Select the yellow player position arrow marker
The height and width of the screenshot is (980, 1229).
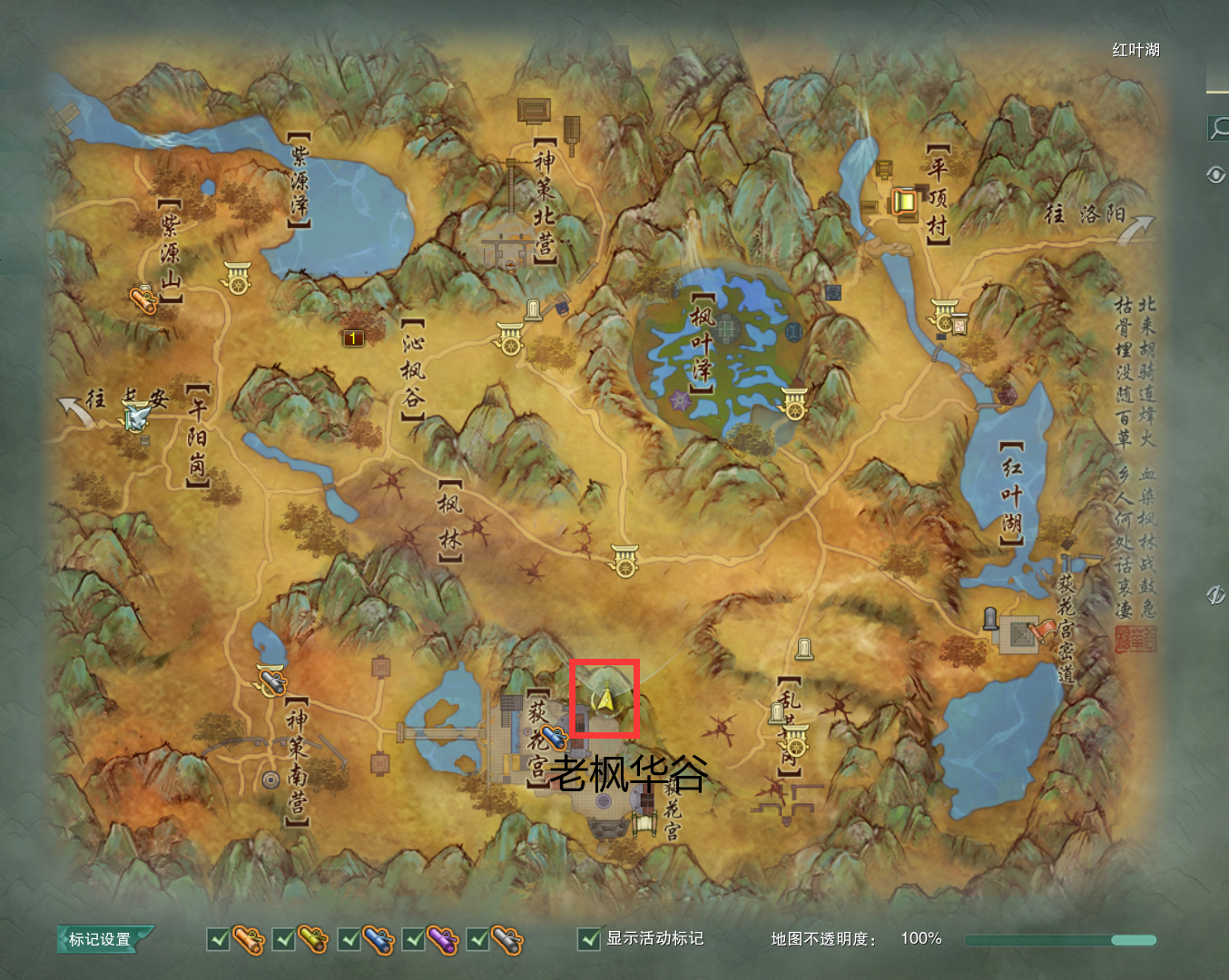pos(605,699)
